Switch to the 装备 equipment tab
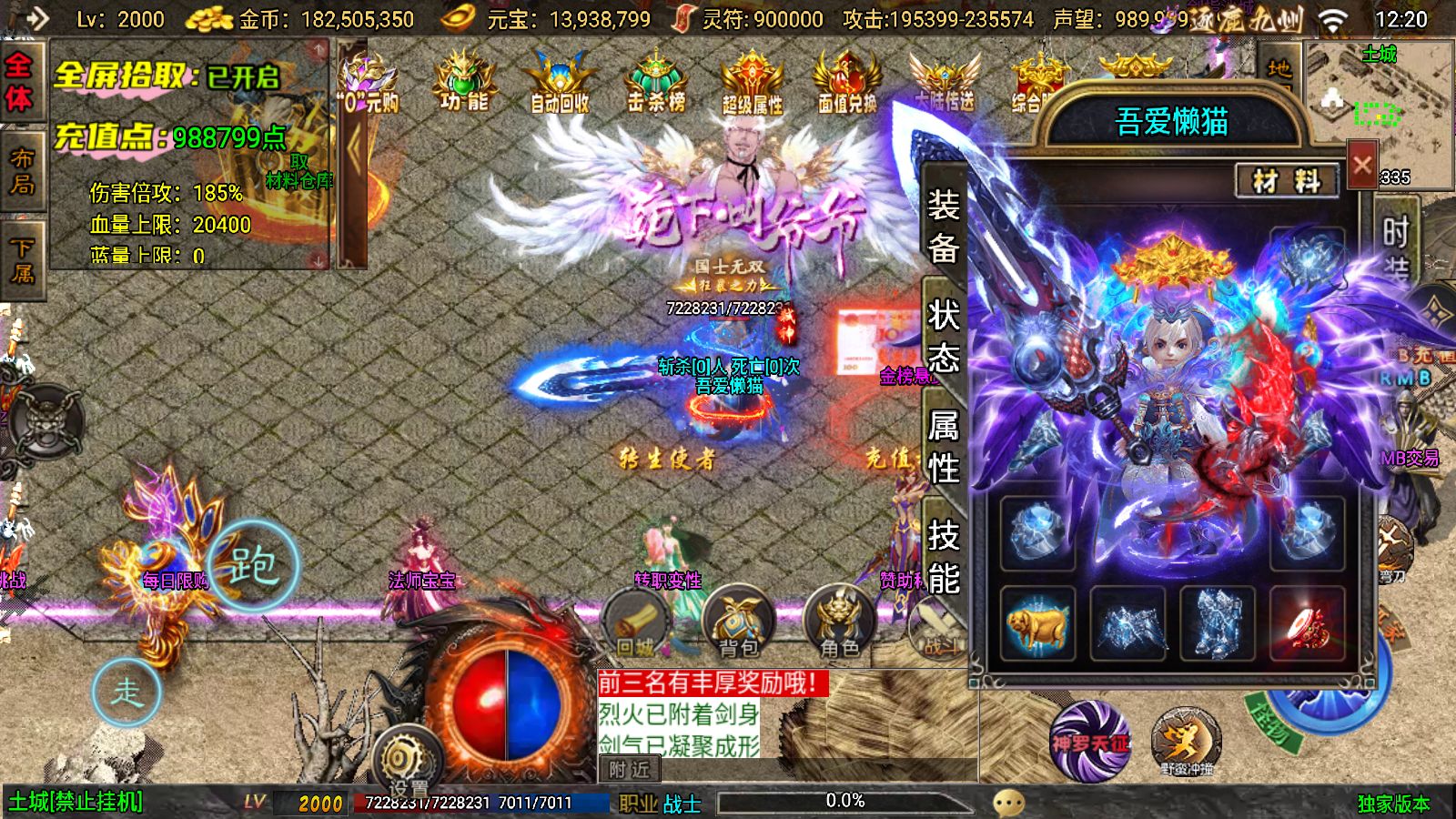 point(943,226)
